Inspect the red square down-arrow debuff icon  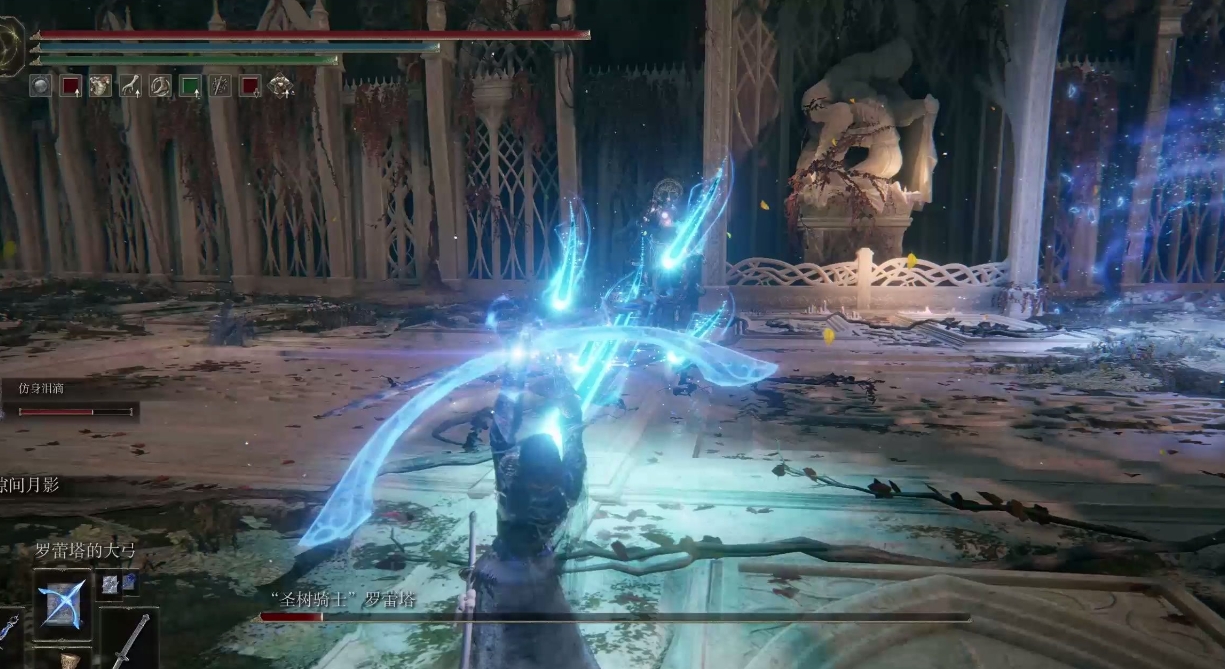point(250,86)
